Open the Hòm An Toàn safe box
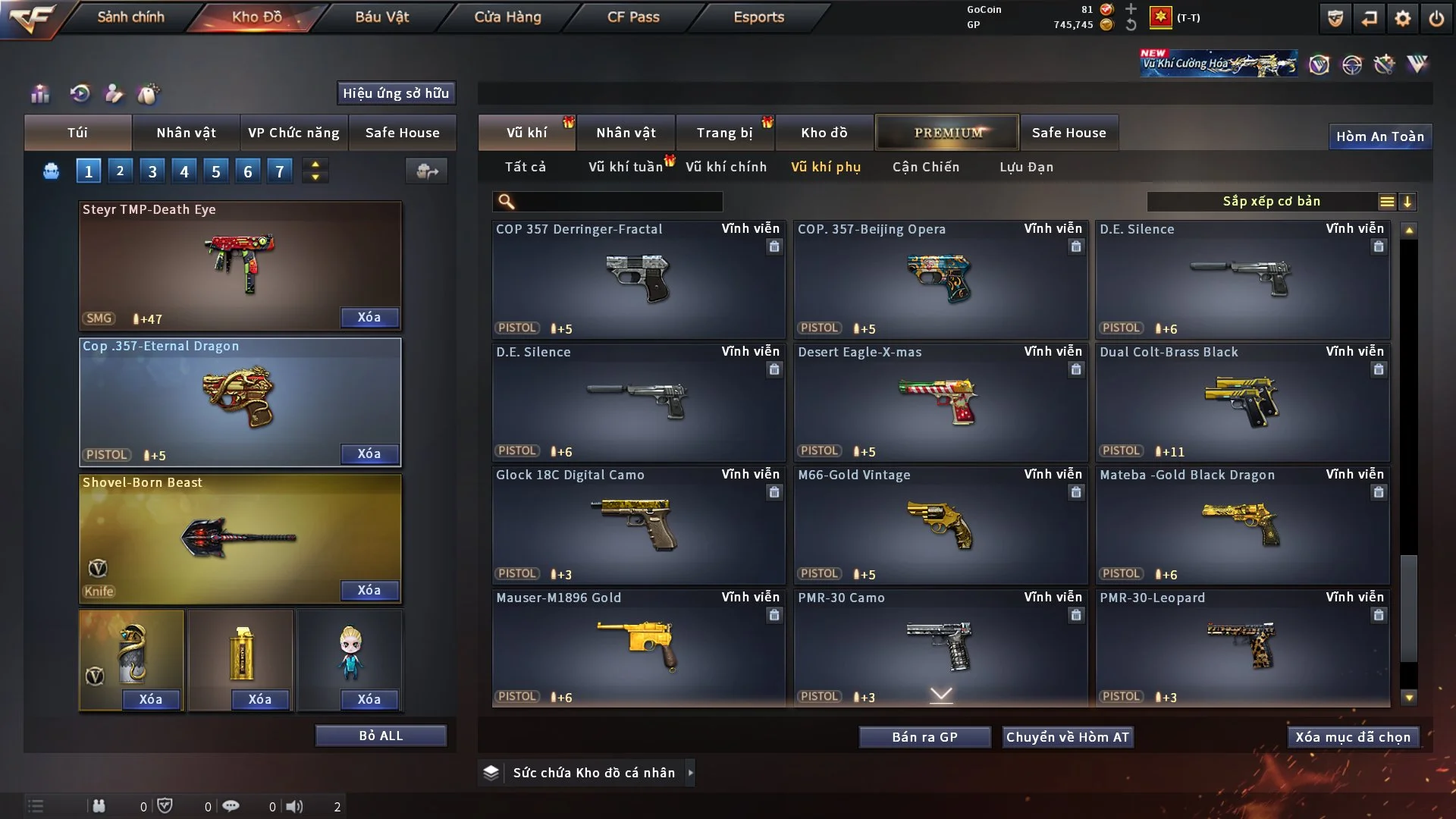1456x819 pixels. [1379, 136]
